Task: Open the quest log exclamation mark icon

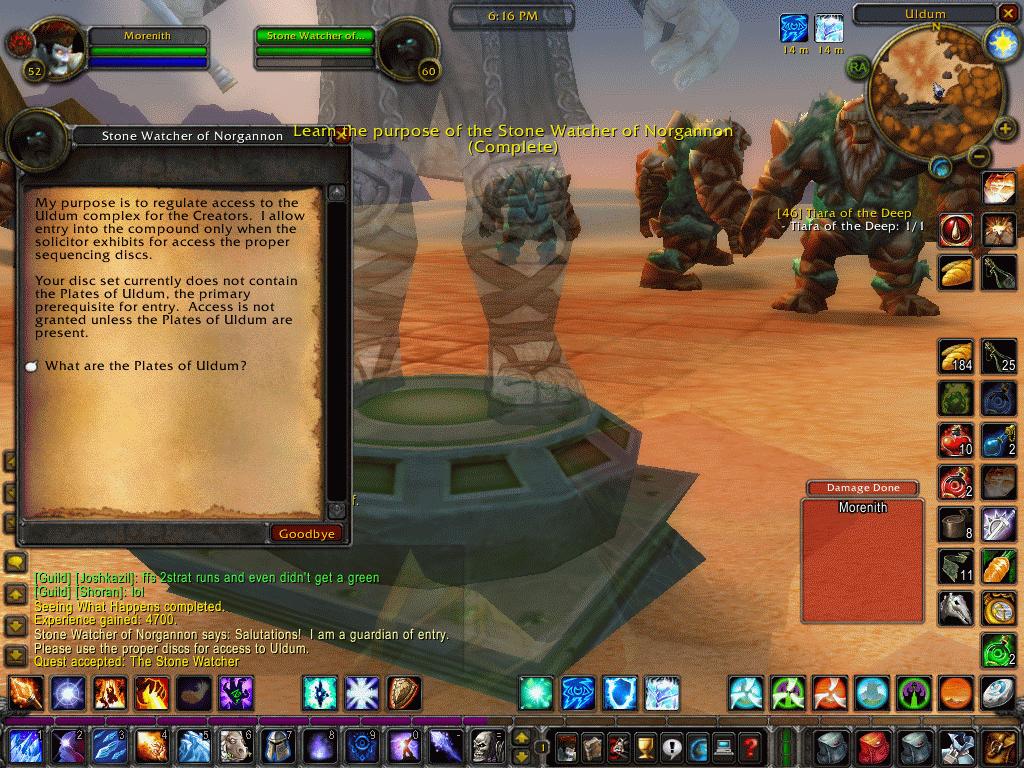Action: pyautogui.click(x=671, y=746)
